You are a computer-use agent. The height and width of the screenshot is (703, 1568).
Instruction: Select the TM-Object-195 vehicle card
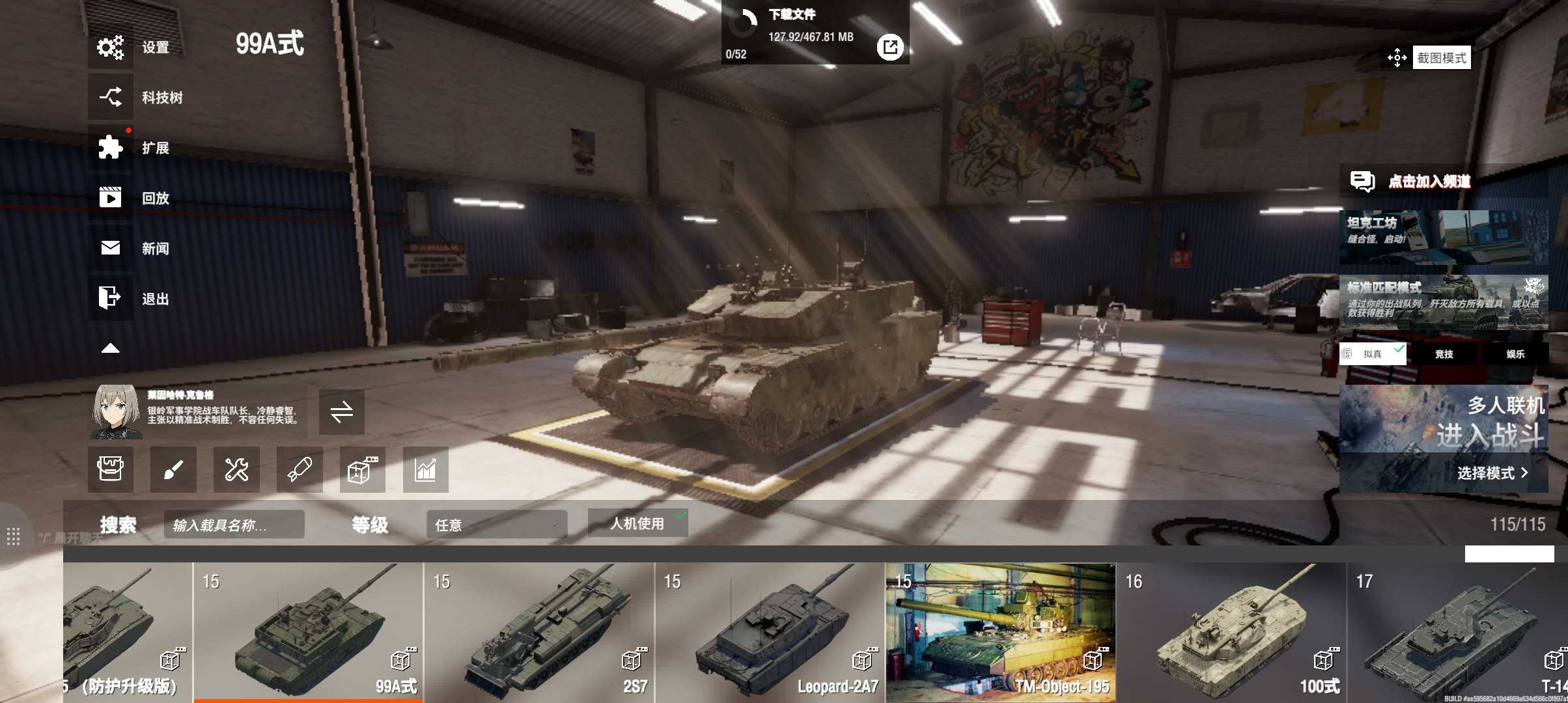(1000, 631)
